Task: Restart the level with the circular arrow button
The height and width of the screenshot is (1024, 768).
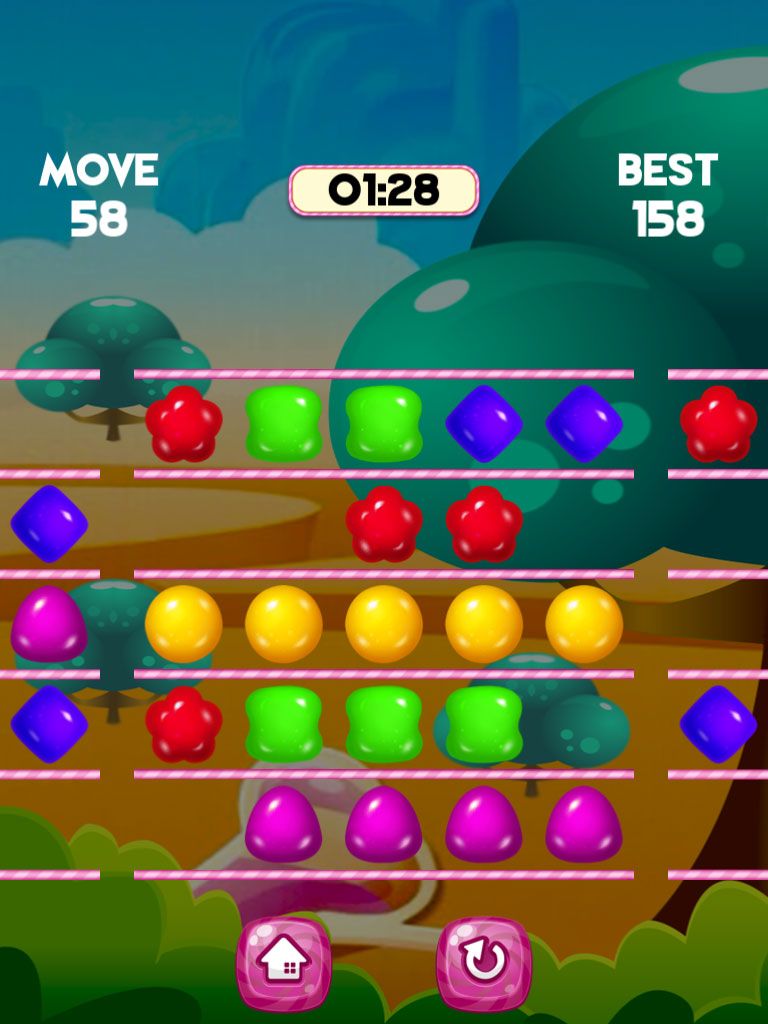Action: [484, 963]
